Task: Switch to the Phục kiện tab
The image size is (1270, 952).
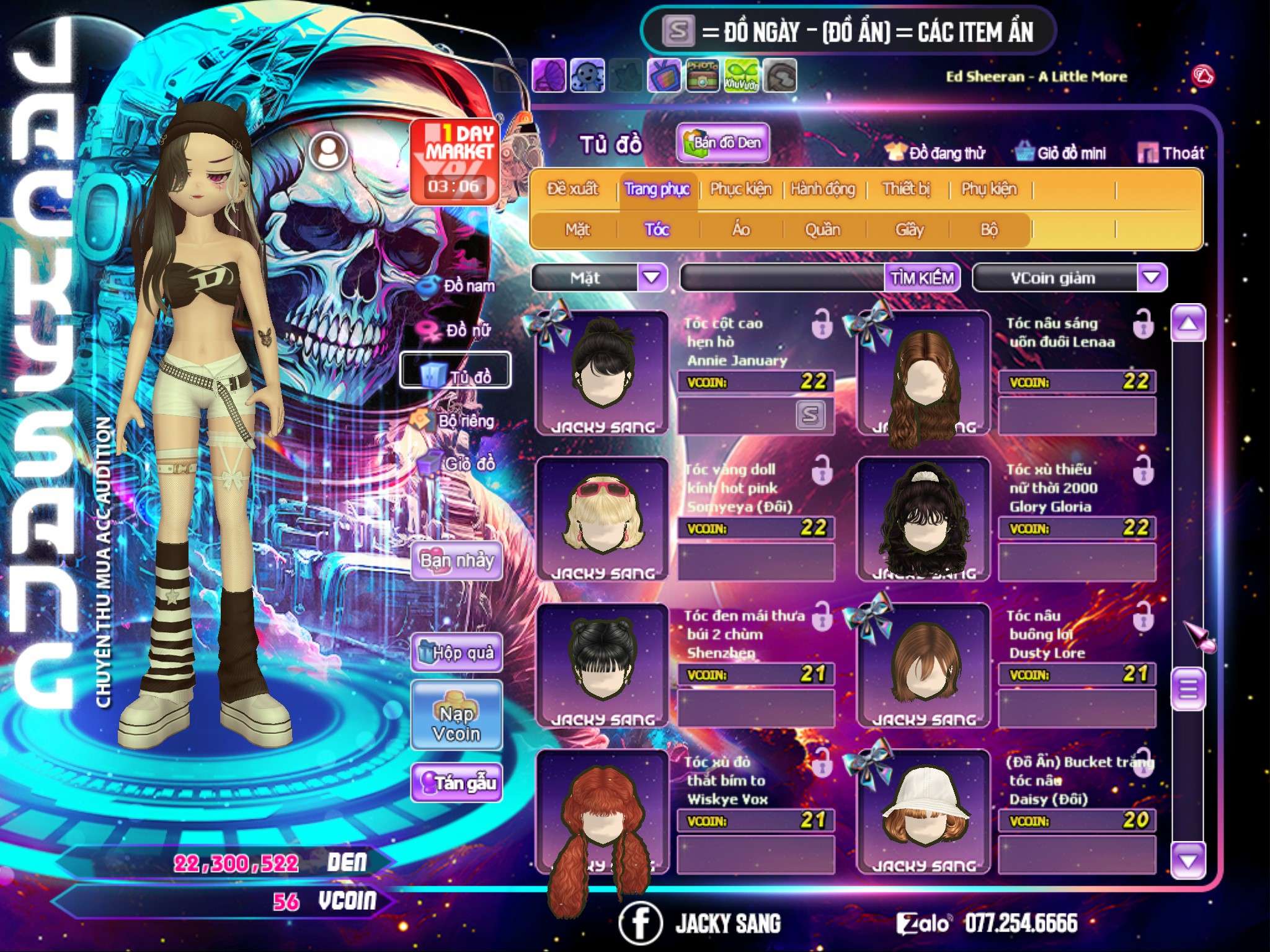Action: coord(741,189)
